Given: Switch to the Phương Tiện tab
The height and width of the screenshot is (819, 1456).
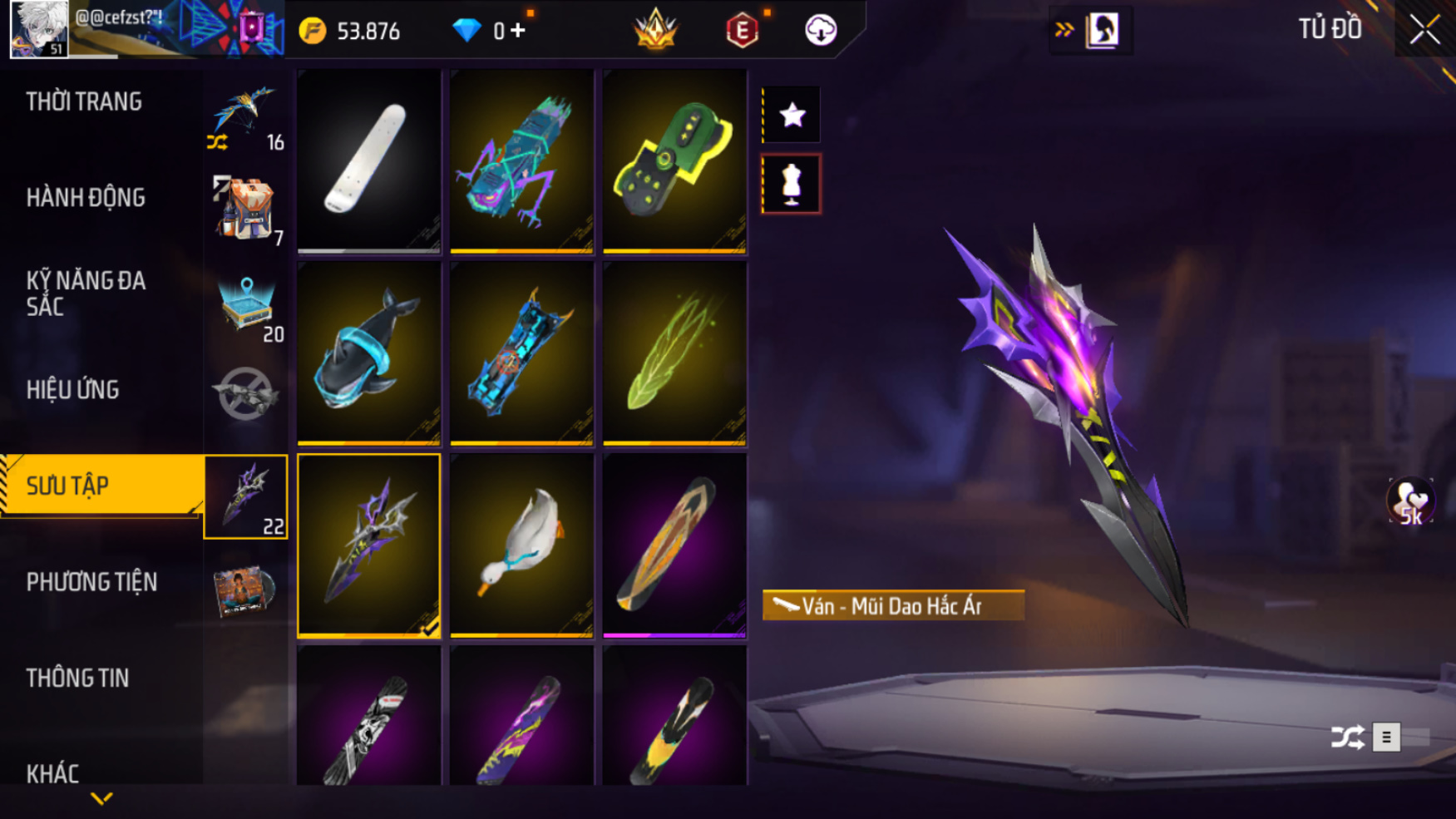Looking at the screenshot, I should [91, 582].
